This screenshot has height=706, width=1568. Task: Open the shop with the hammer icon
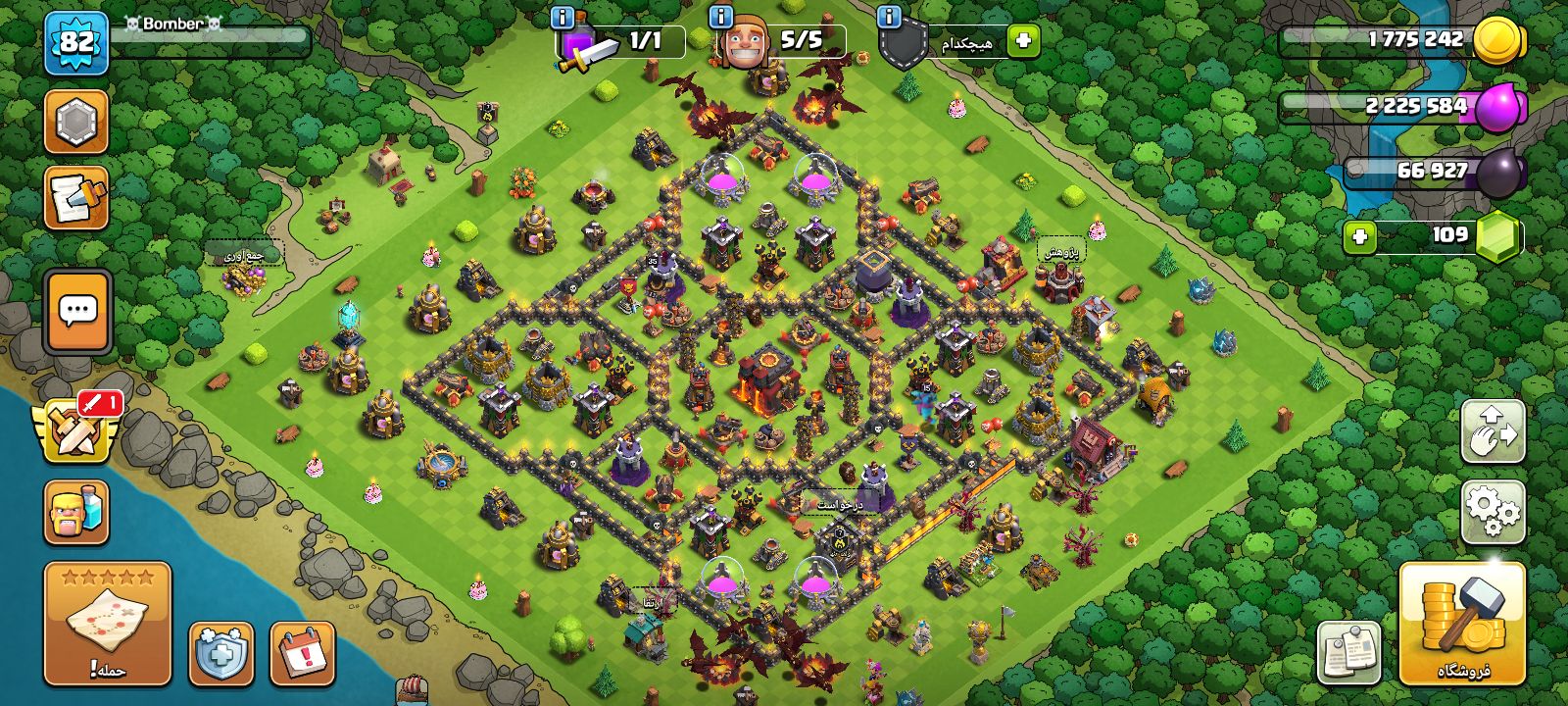click(1462, 623)
